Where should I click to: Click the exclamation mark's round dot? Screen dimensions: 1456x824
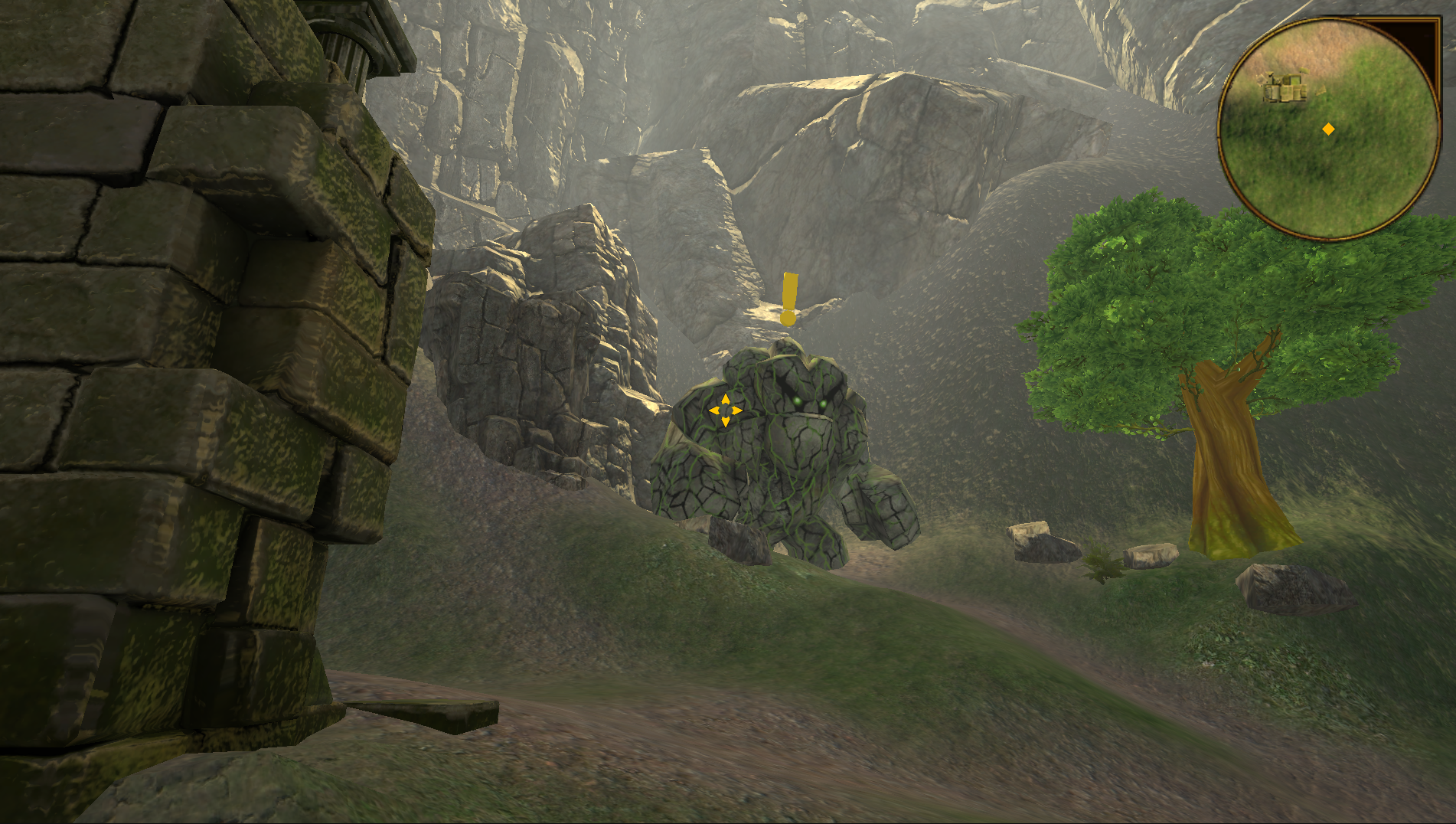(x=788, y=319)
